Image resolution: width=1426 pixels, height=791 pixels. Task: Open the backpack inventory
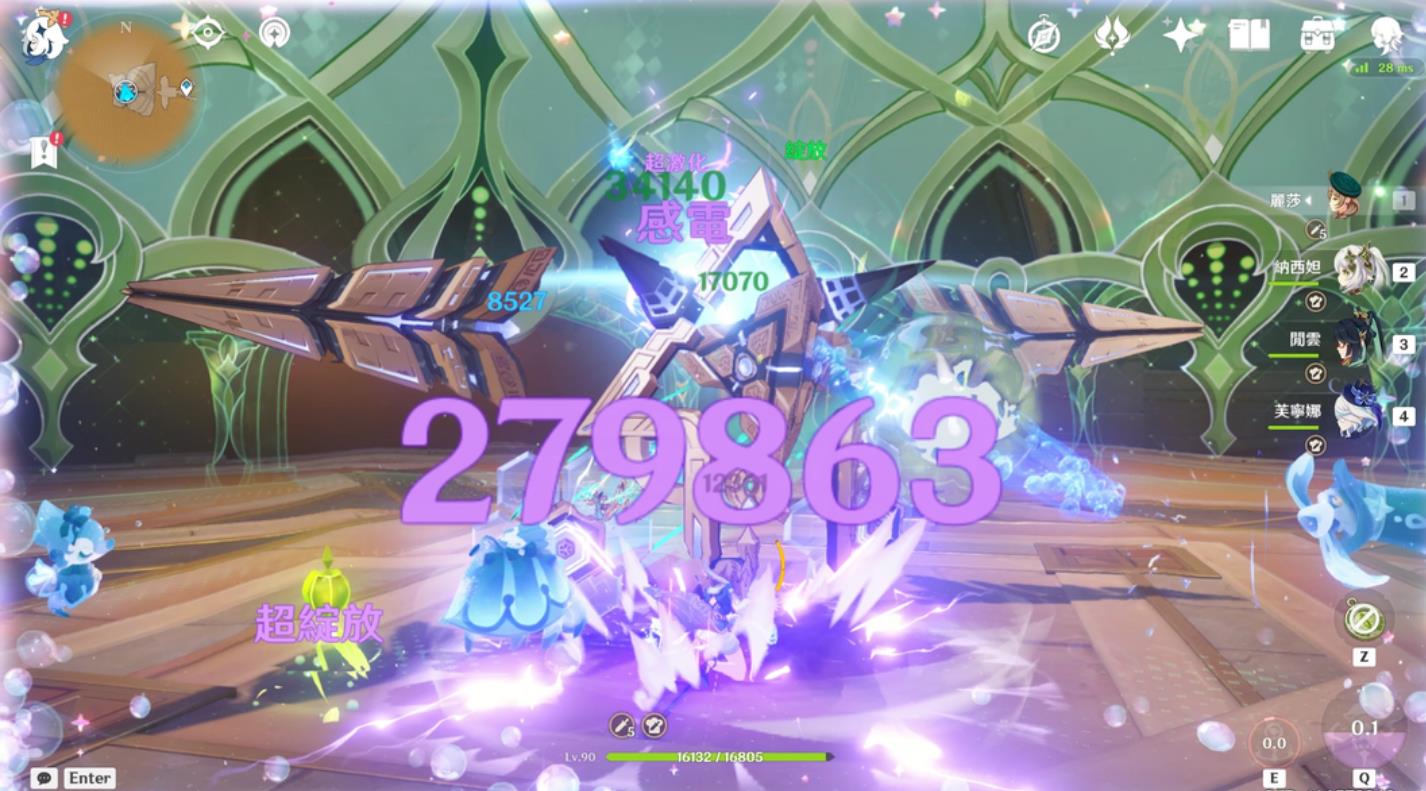1318,36
